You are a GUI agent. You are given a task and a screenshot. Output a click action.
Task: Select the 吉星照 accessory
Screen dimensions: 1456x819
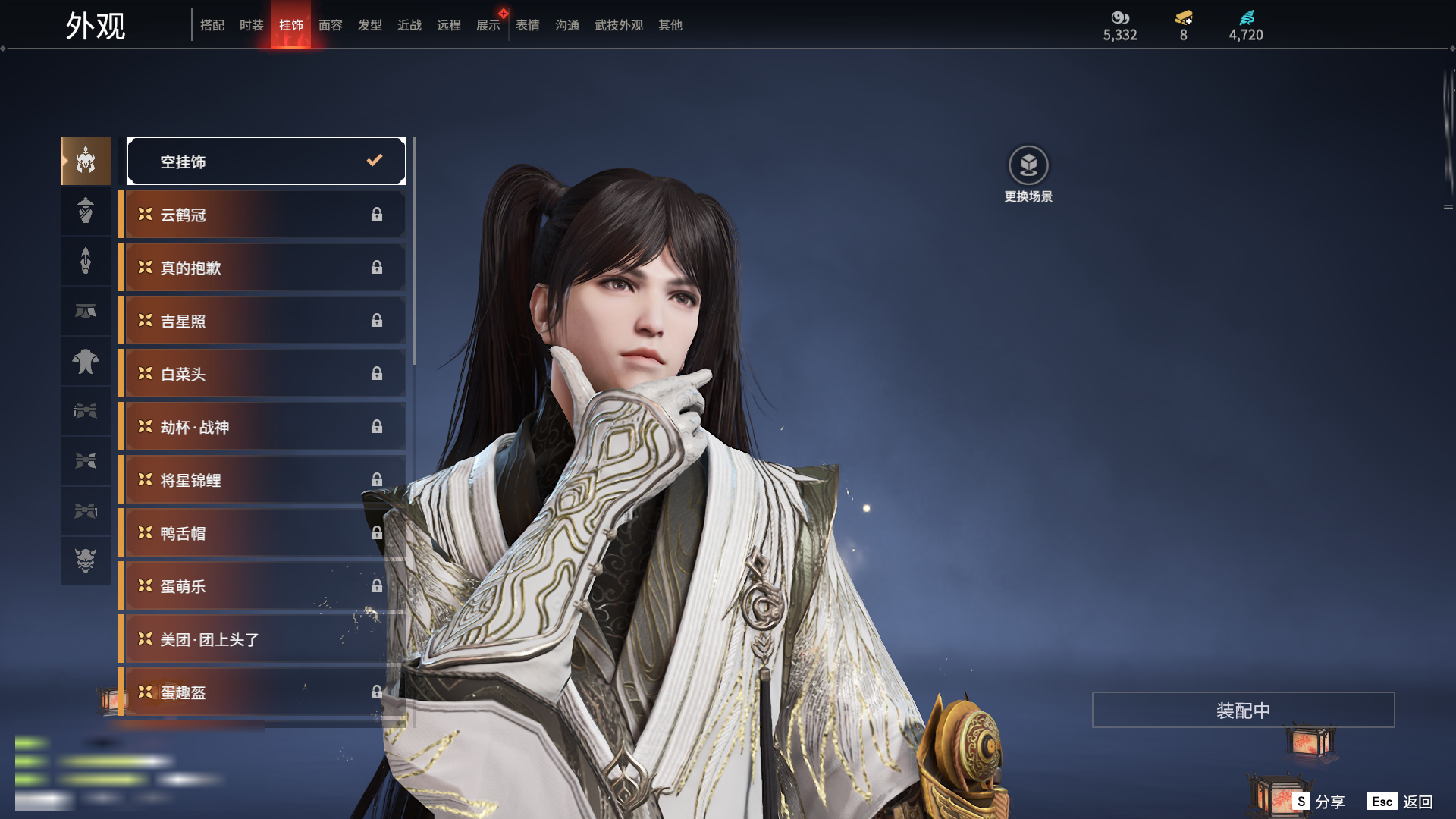tap(262, 321)
